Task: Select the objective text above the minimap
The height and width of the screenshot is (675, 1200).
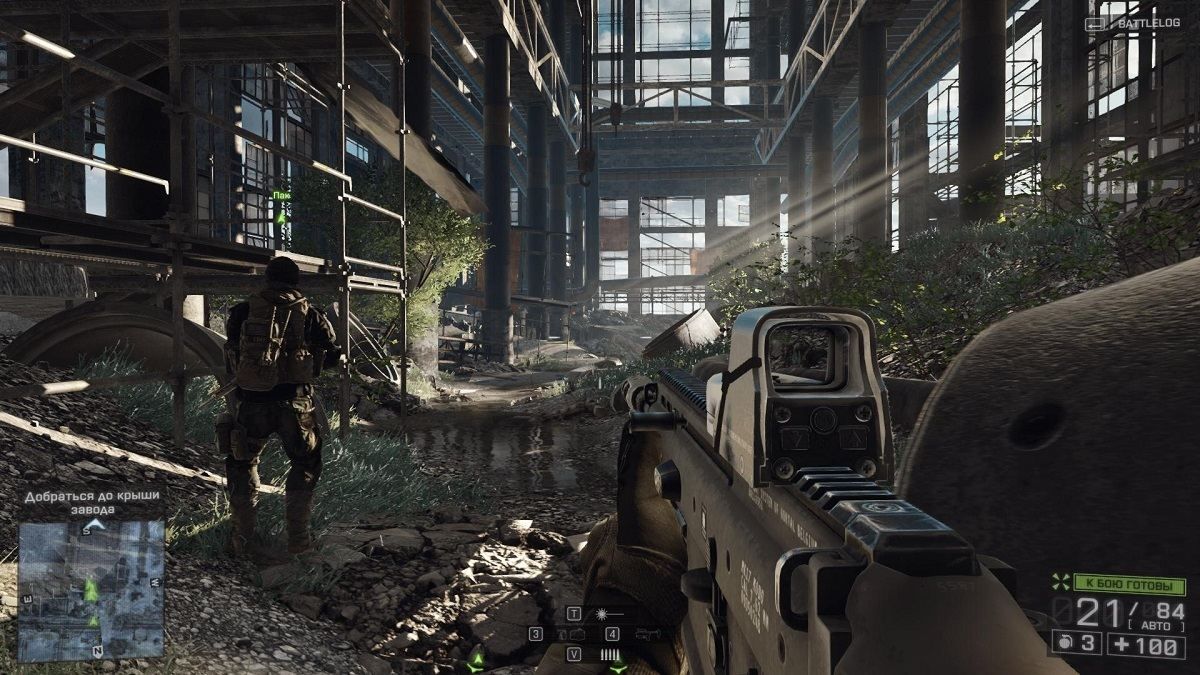Action: 92,502
